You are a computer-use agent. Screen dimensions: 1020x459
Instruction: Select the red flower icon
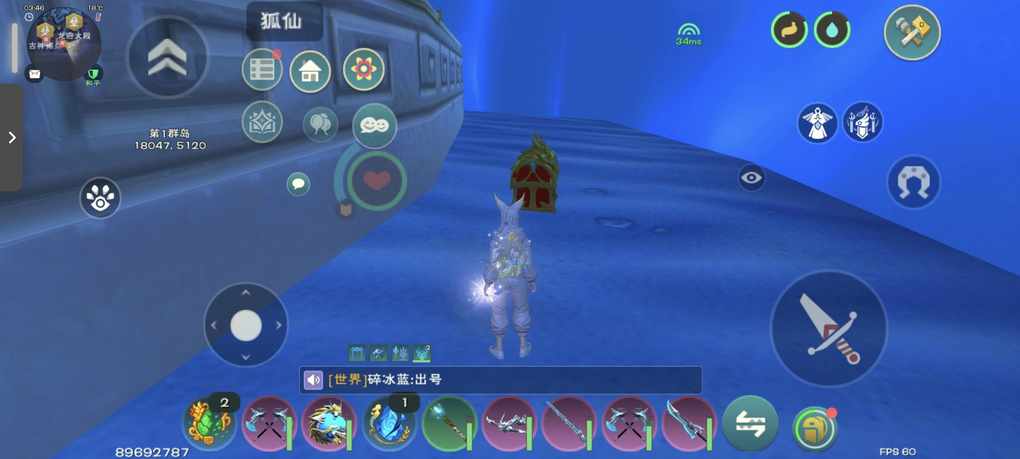[x=364, y=70]
